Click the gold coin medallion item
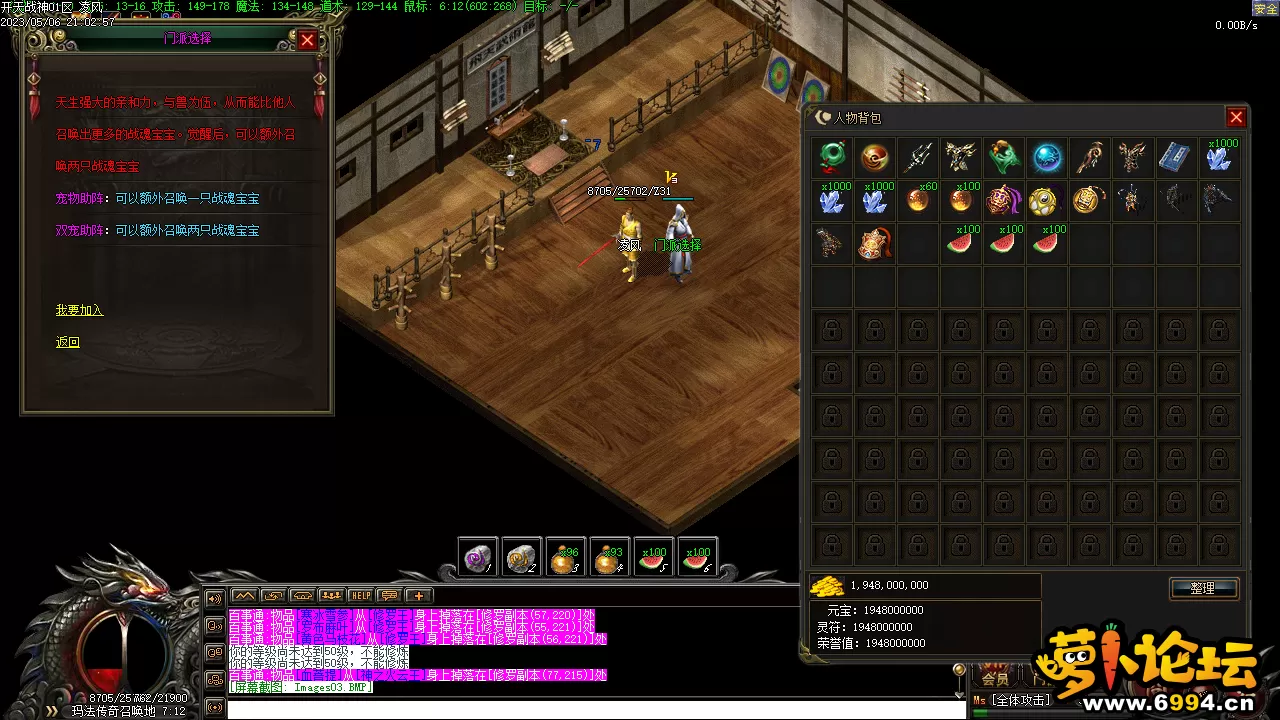Image resolution: width=1280 pixels, height=720 pixels. click(x=1089, y=200)
